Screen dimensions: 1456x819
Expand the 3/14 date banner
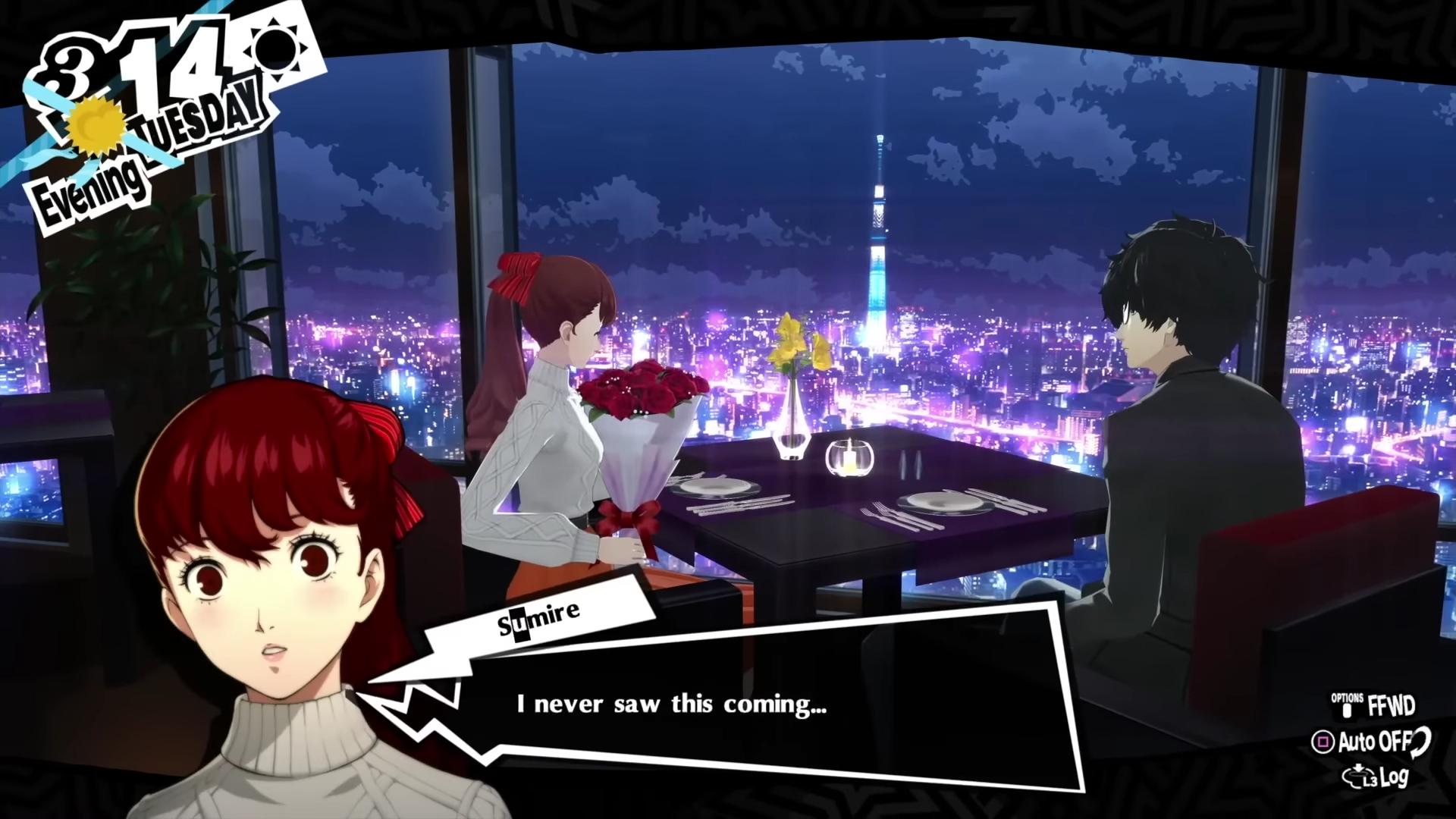[x=136, y=72]
